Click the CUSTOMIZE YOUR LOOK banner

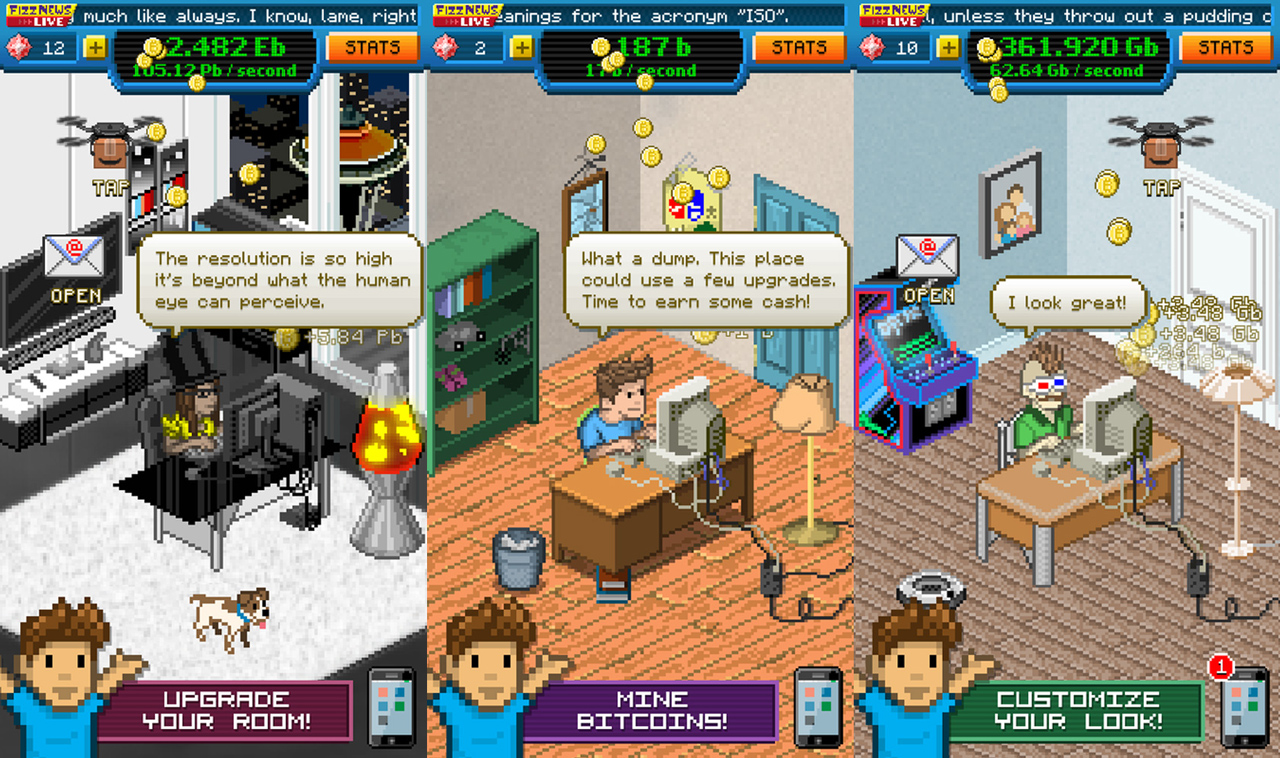(x=1082, y=708)
